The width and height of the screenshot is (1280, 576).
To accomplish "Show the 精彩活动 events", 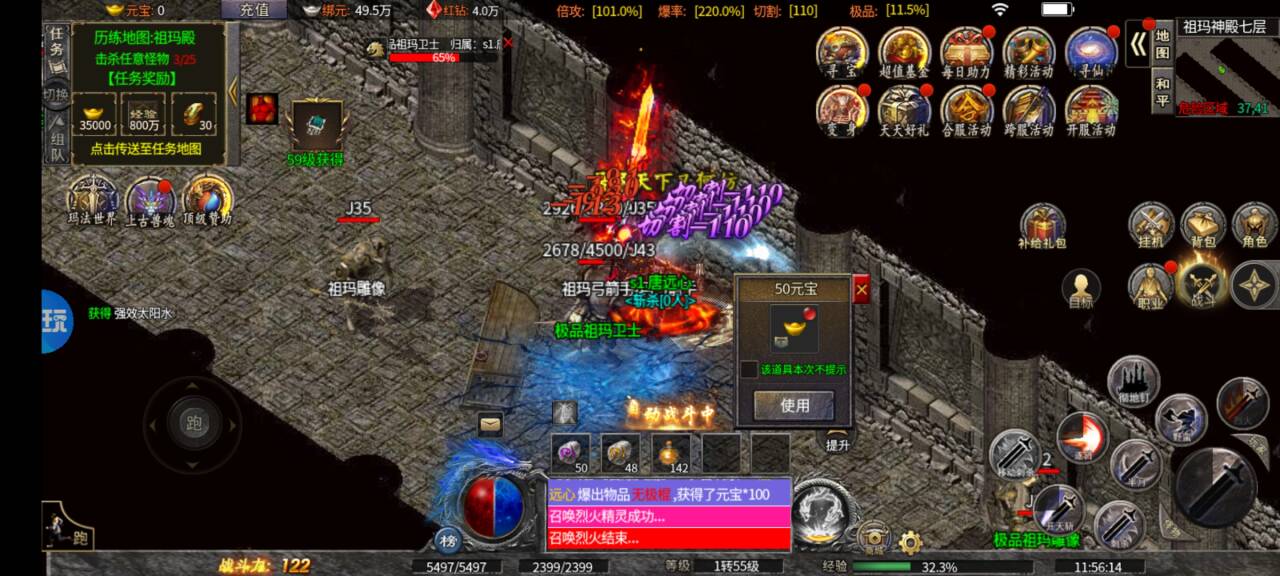I will click(x=1028, y=52).
